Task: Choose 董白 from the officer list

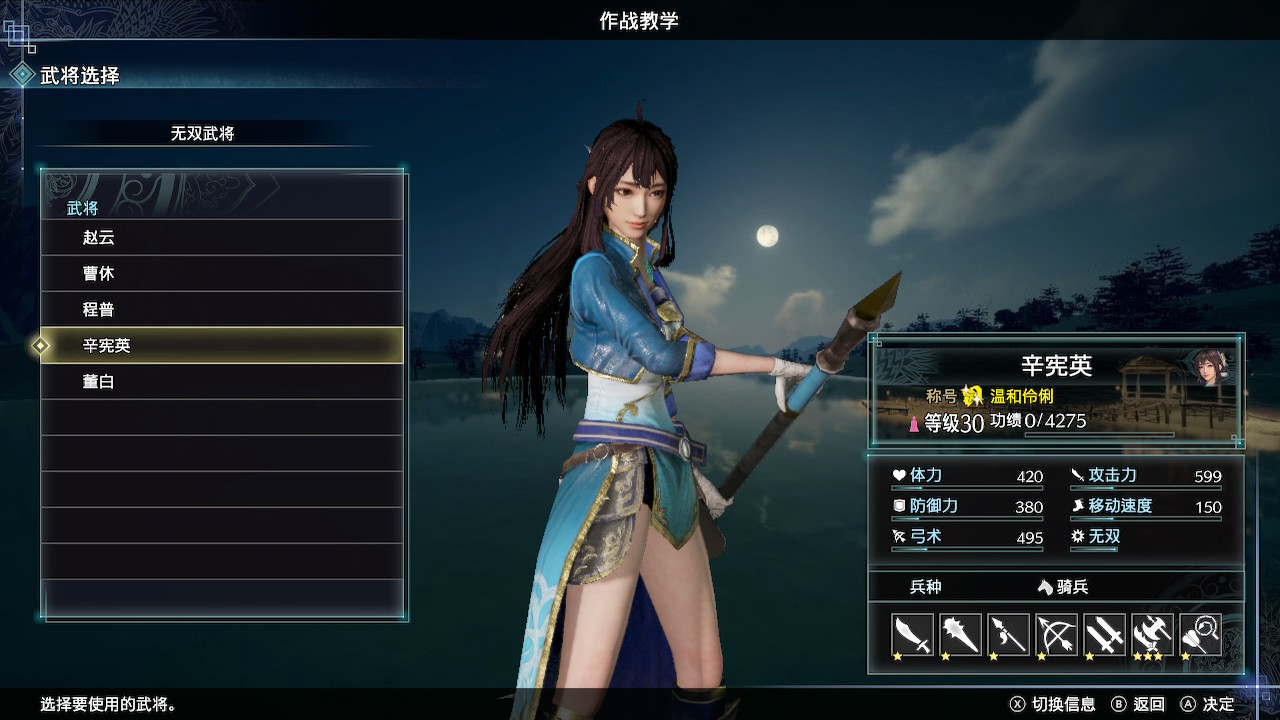Action: [222, 382]
